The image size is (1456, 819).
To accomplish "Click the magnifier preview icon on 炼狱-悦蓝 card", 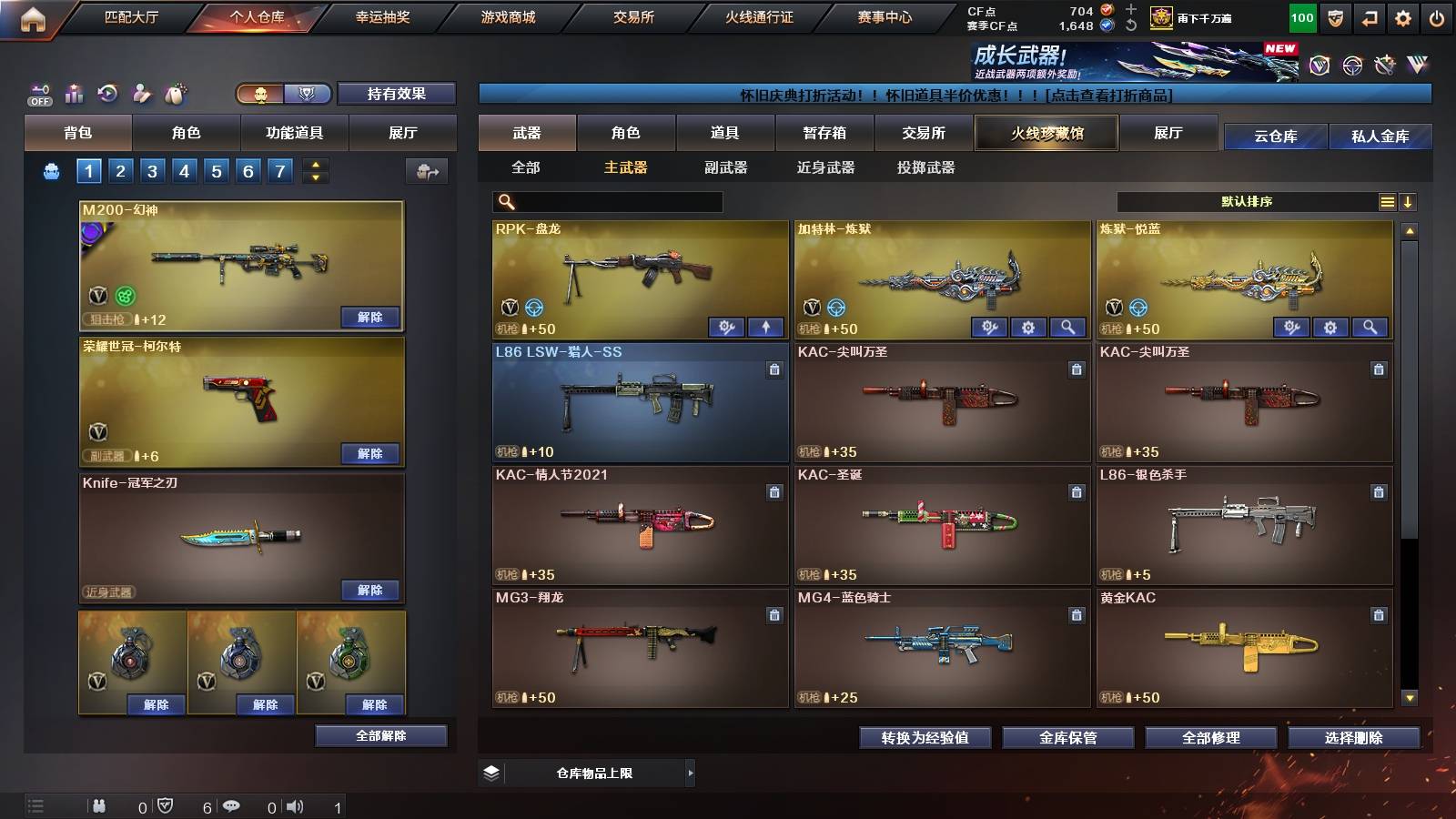I will 1369,326.
